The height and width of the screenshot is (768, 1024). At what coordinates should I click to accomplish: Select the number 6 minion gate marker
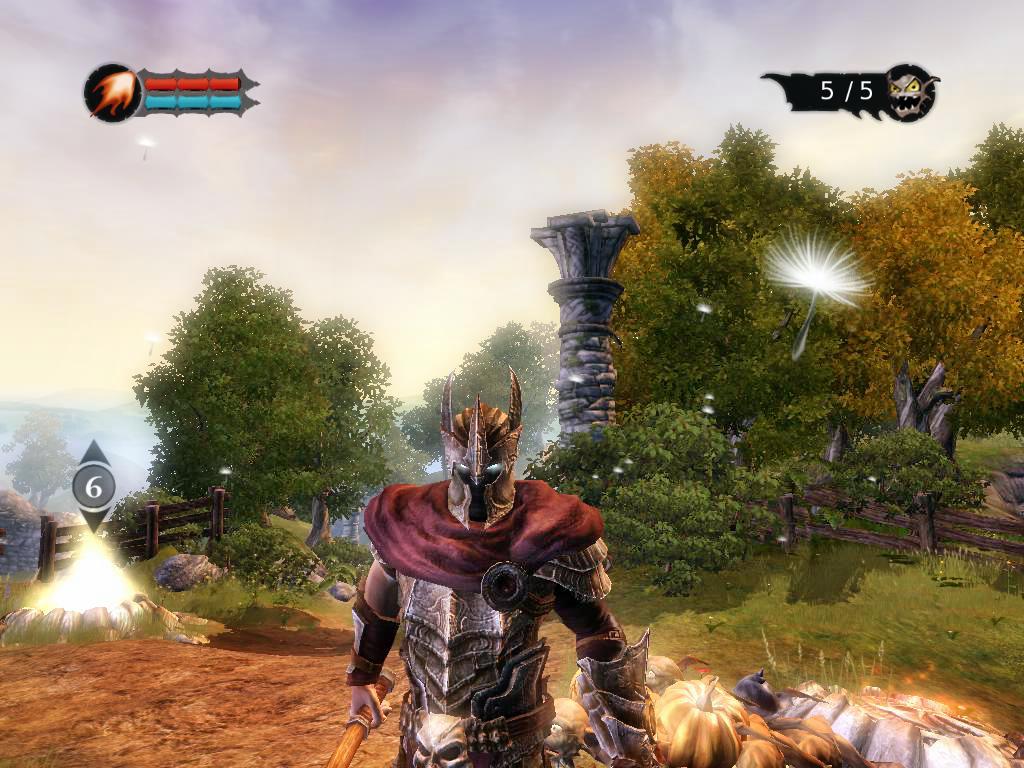(x=94, y=487)
